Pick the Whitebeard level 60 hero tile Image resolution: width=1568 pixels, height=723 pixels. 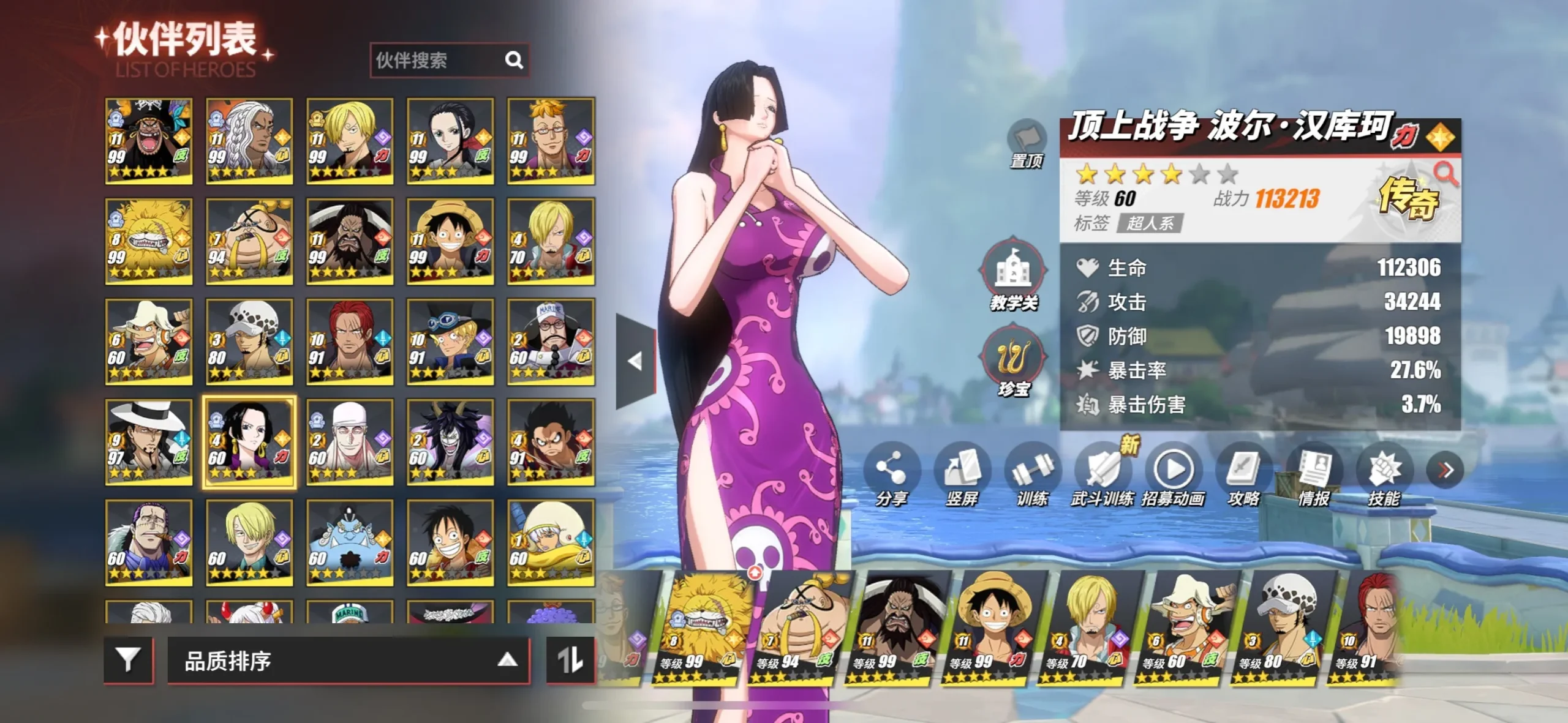tap(350, 442)
